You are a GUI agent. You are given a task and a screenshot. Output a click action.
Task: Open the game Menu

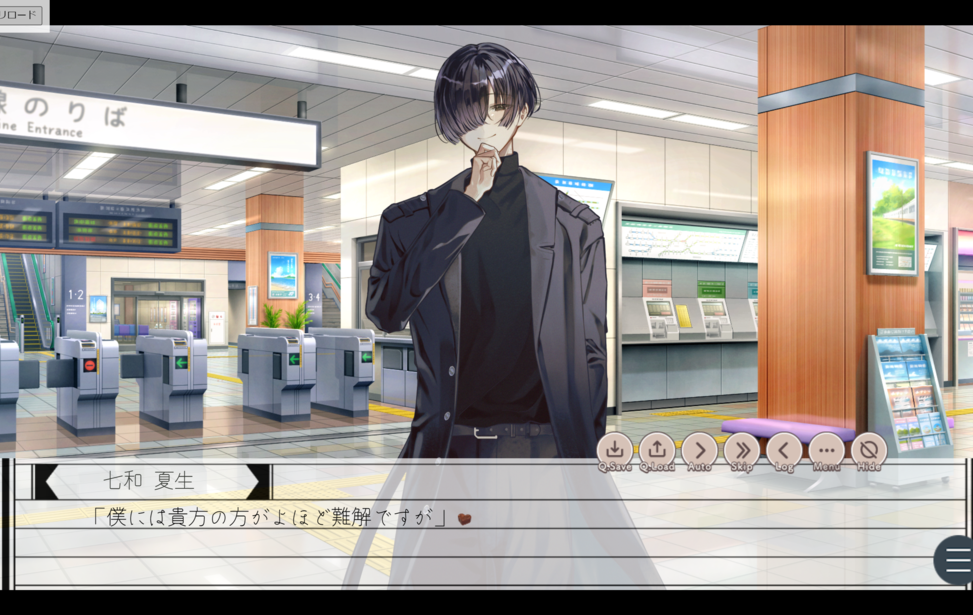826,450
